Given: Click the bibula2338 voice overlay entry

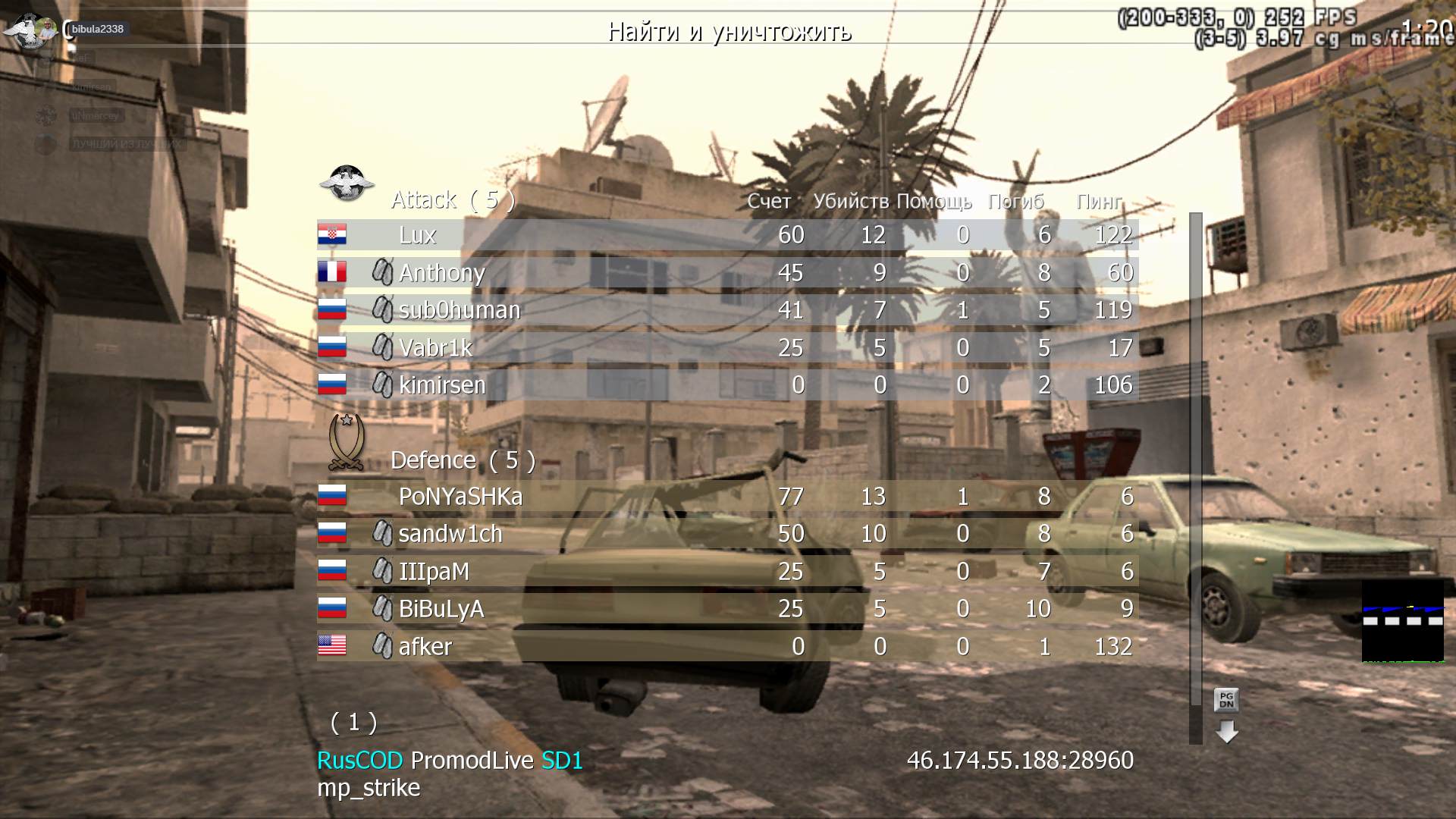Looking at the screenshot, I should coord(97,29).
